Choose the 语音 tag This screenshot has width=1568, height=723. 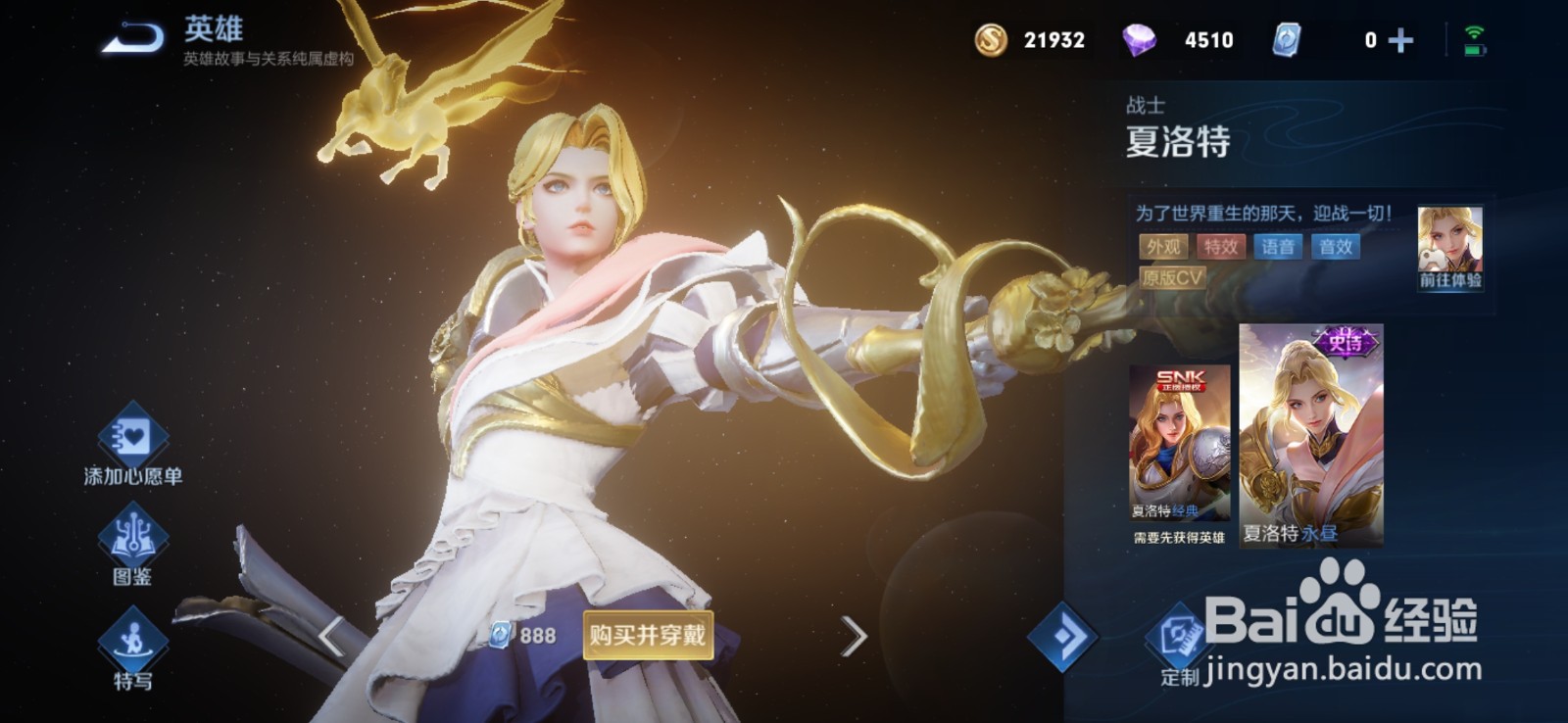1277,247
